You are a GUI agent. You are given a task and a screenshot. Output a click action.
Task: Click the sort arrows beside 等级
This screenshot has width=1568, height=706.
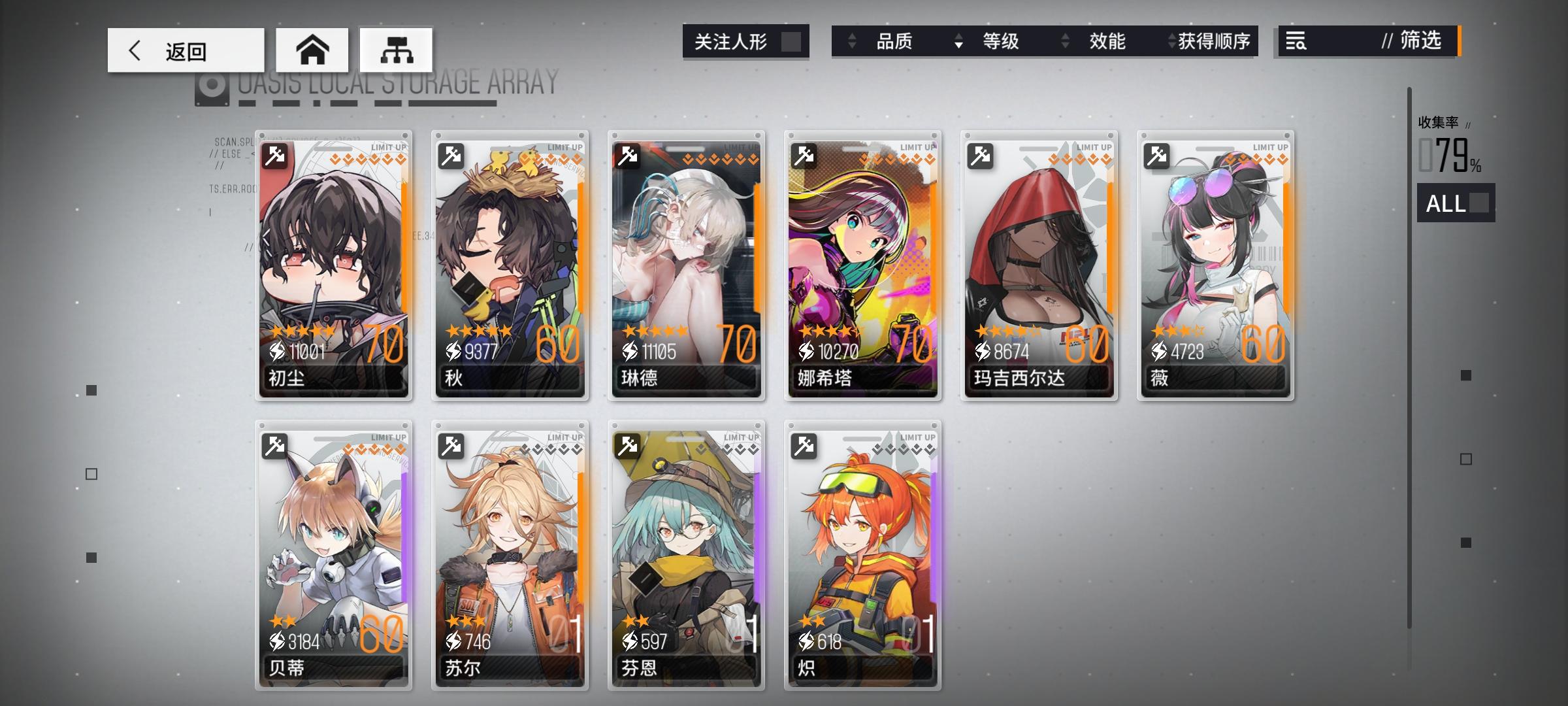click(x=958, y=41)
